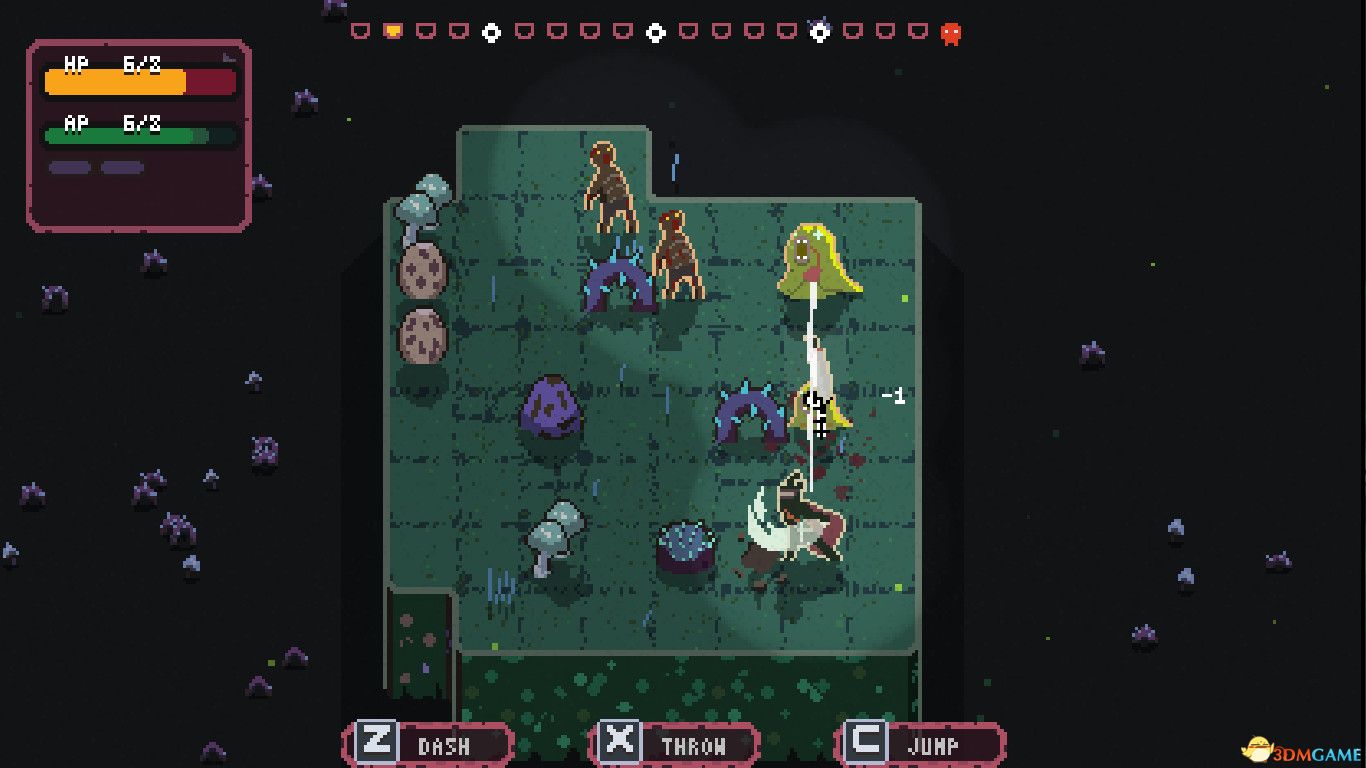Activate the Dash ability button
This screenshot has width=1366, height=768.
(428, 745)
